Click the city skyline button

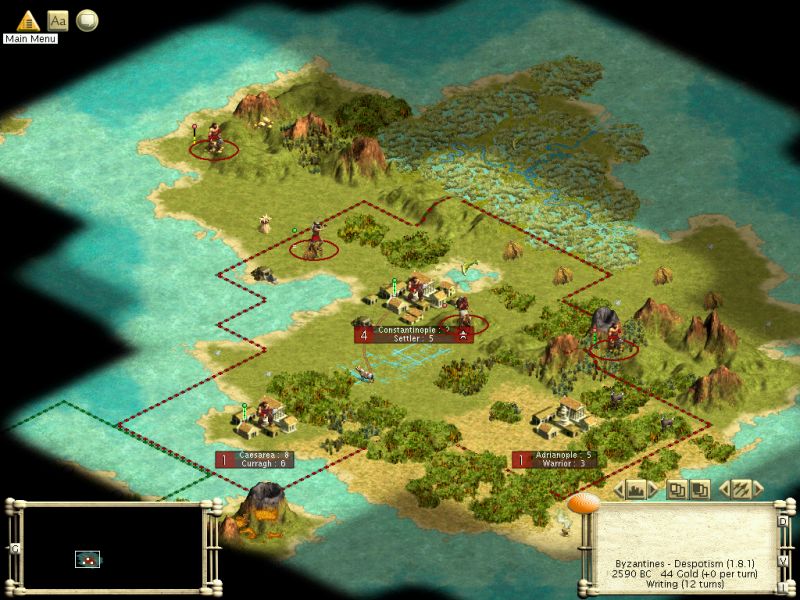coord(635,489)
